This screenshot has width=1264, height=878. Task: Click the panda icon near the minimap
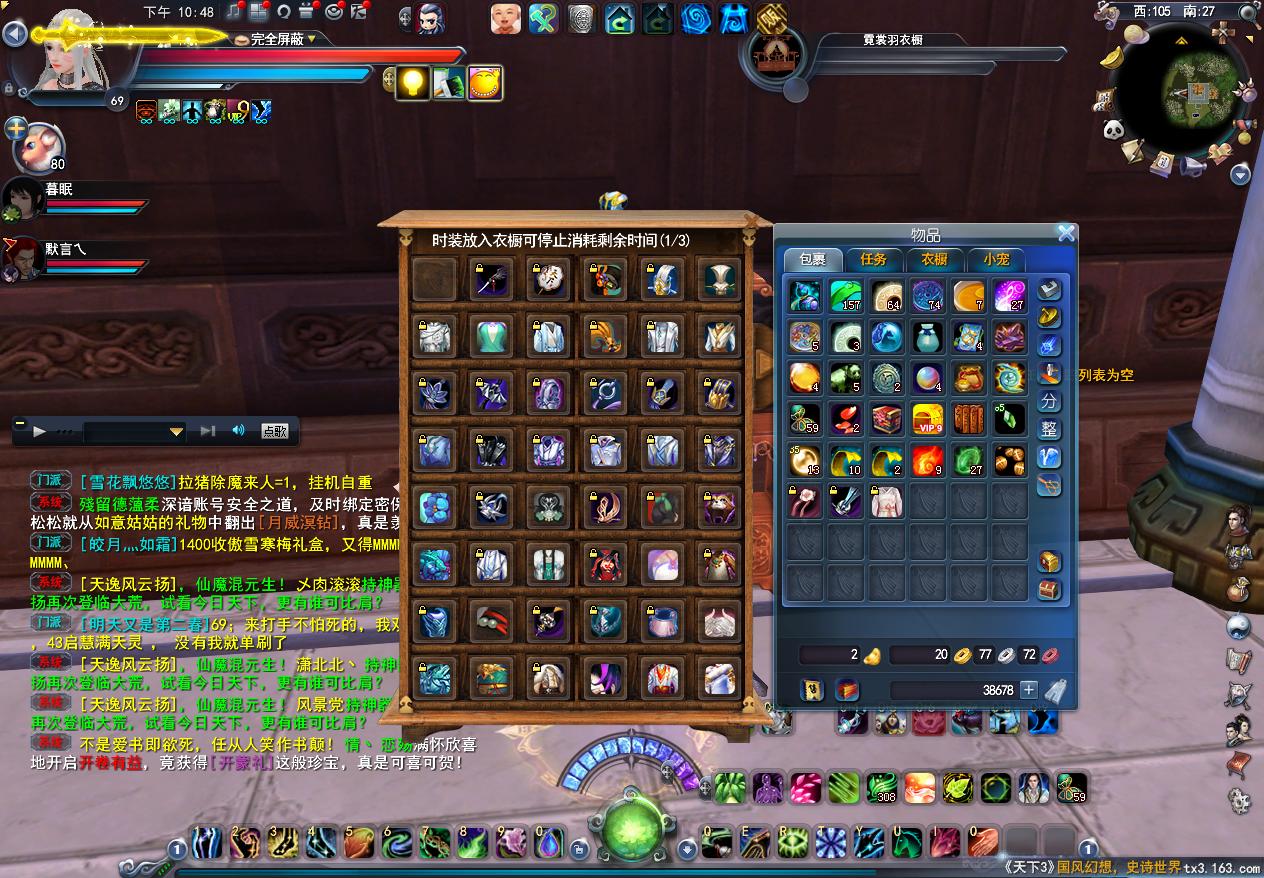(1113, 130)
